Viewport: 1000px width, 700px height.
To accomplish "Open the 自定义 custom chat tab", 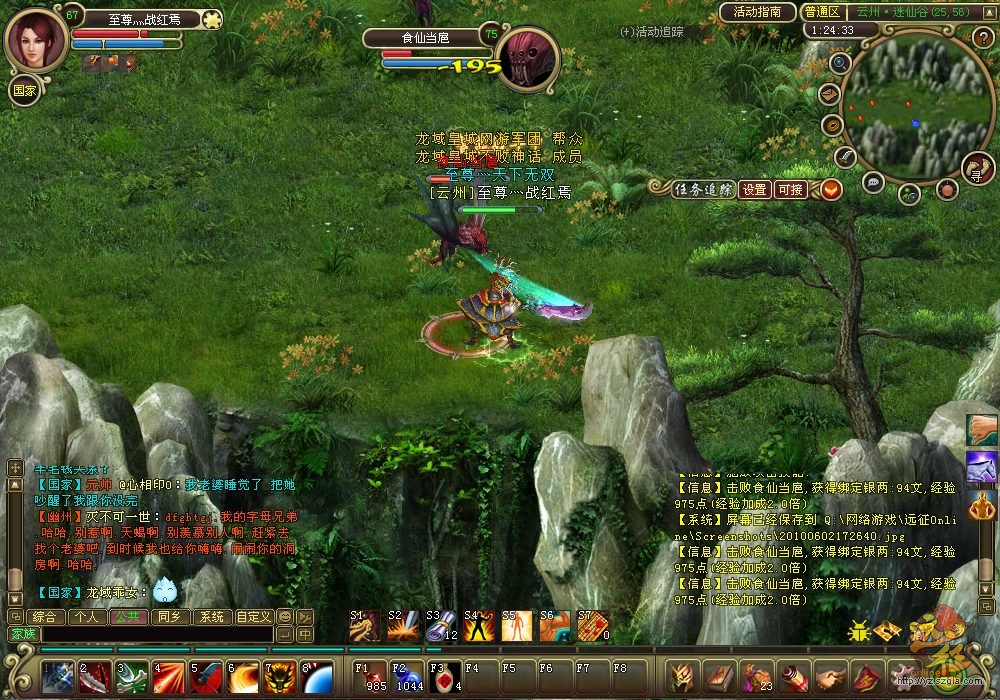I will click(x=253, y=617).
